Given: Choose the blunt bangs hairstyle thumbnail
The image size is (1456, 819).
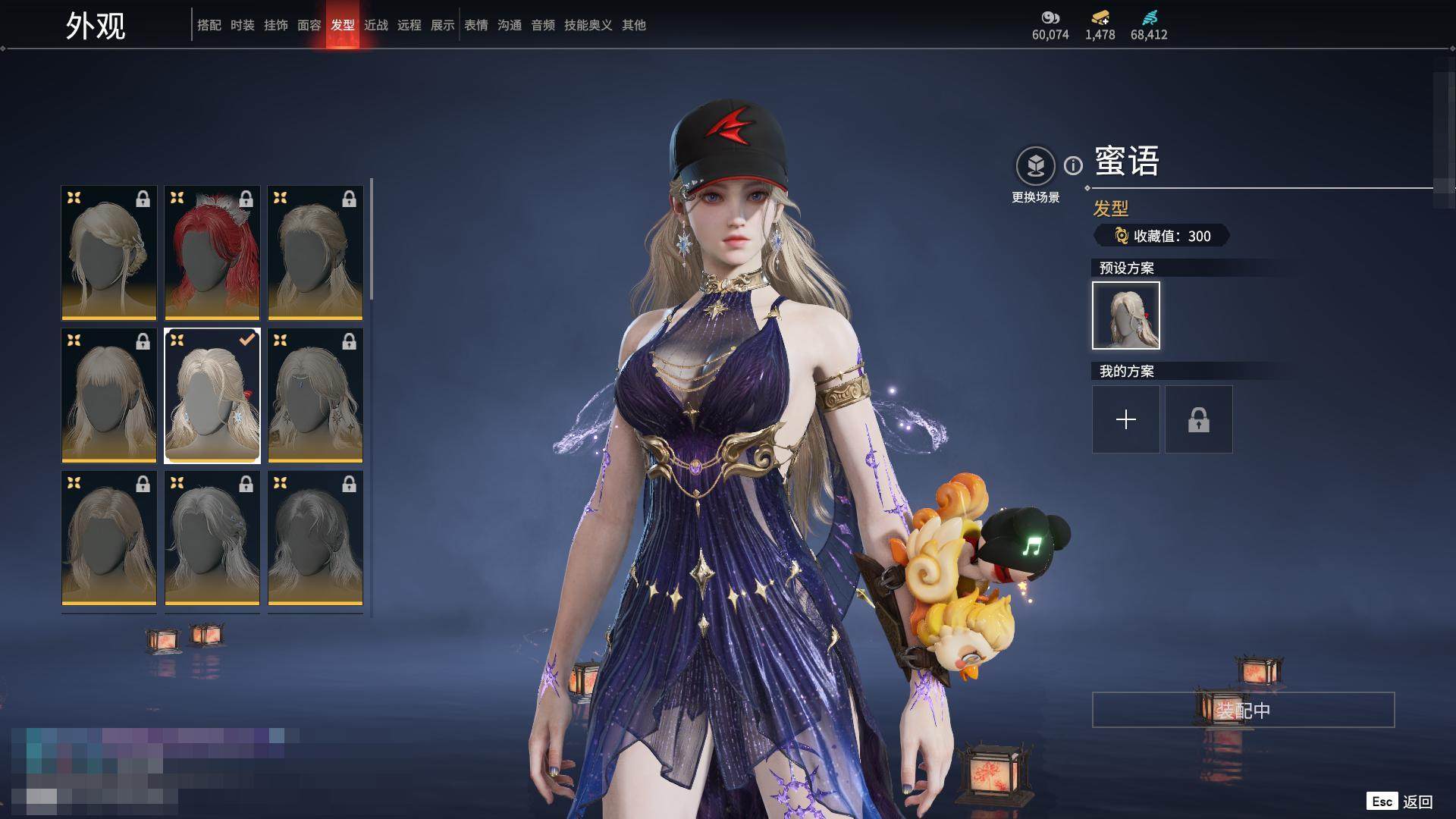Looking at the screenshot, I should [x=109, y=395].
